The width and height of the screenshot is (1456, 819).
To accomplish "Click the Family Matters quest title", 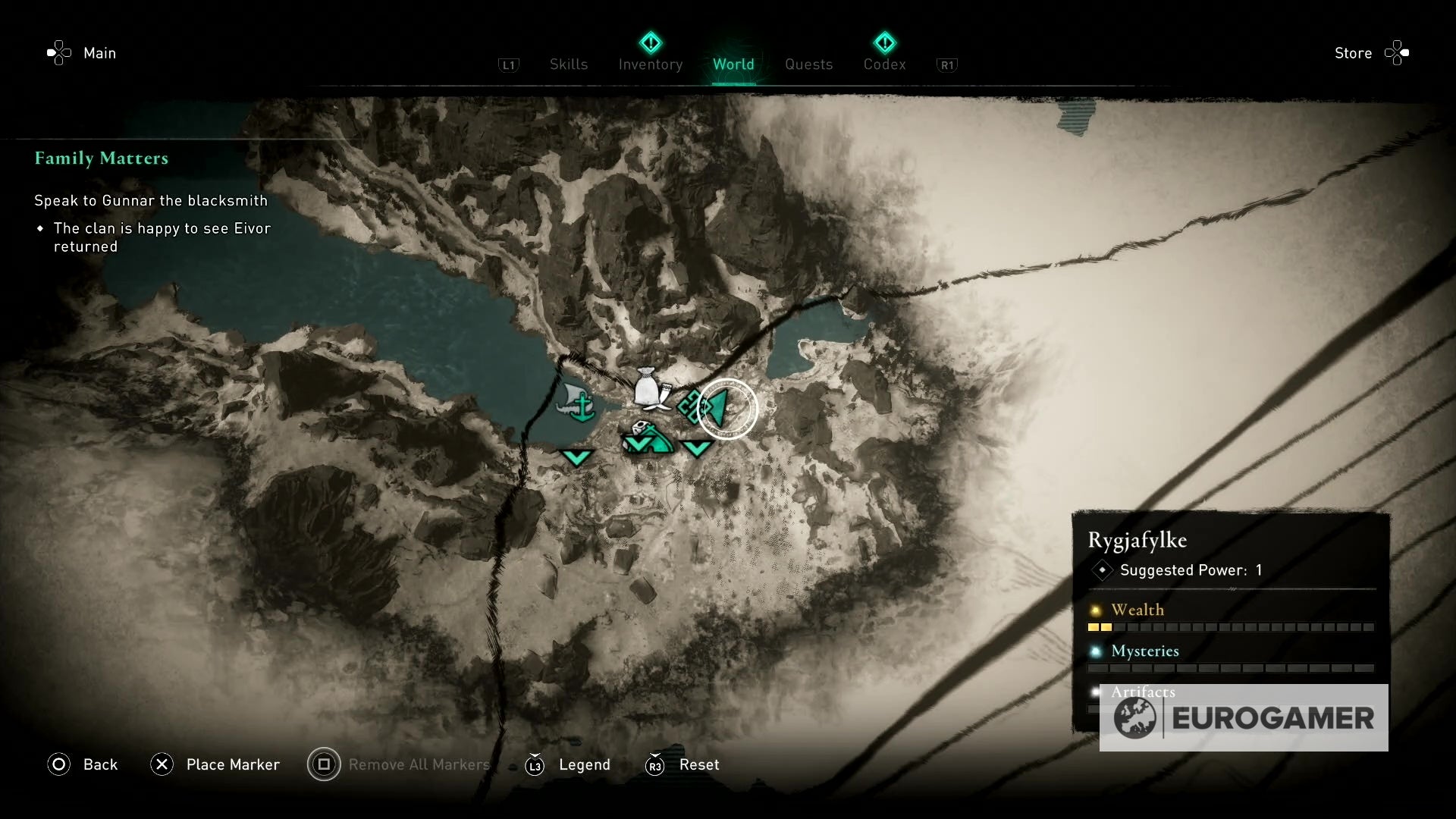I will (x=101, y=158).
